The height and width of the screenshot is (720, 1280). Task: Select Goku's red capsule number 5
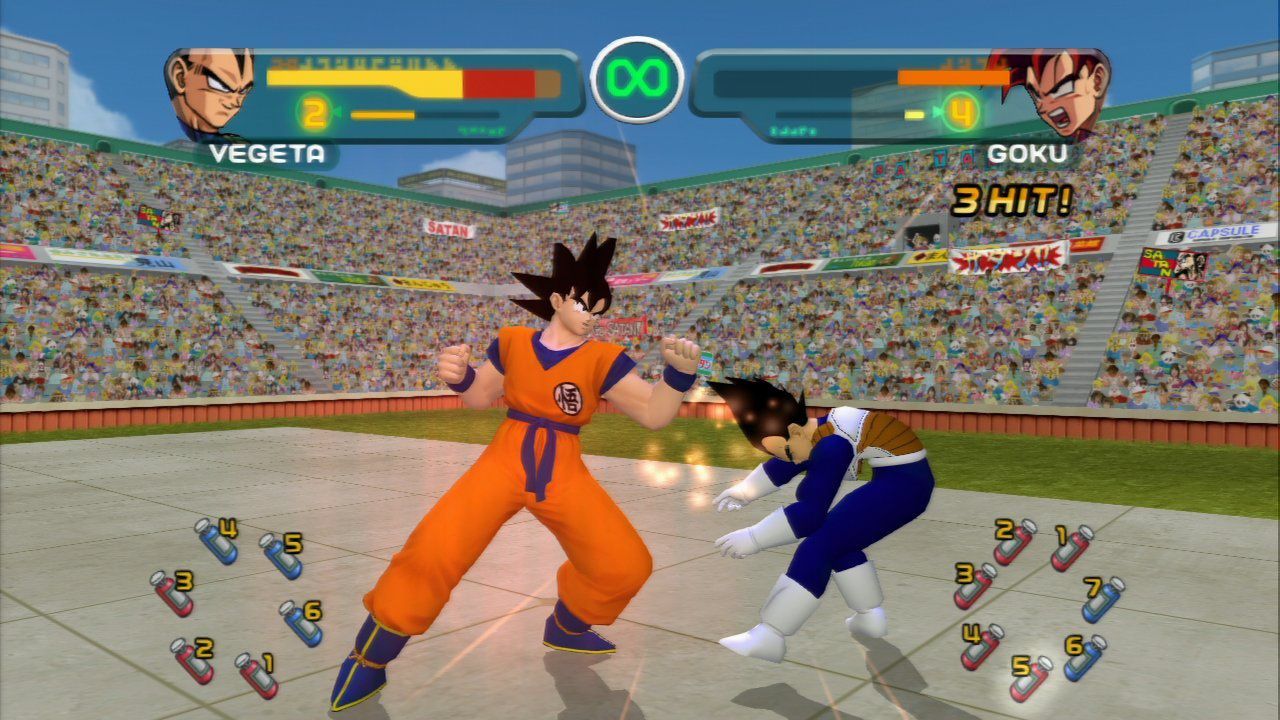pyautogui.click(x=1030, y=678)
